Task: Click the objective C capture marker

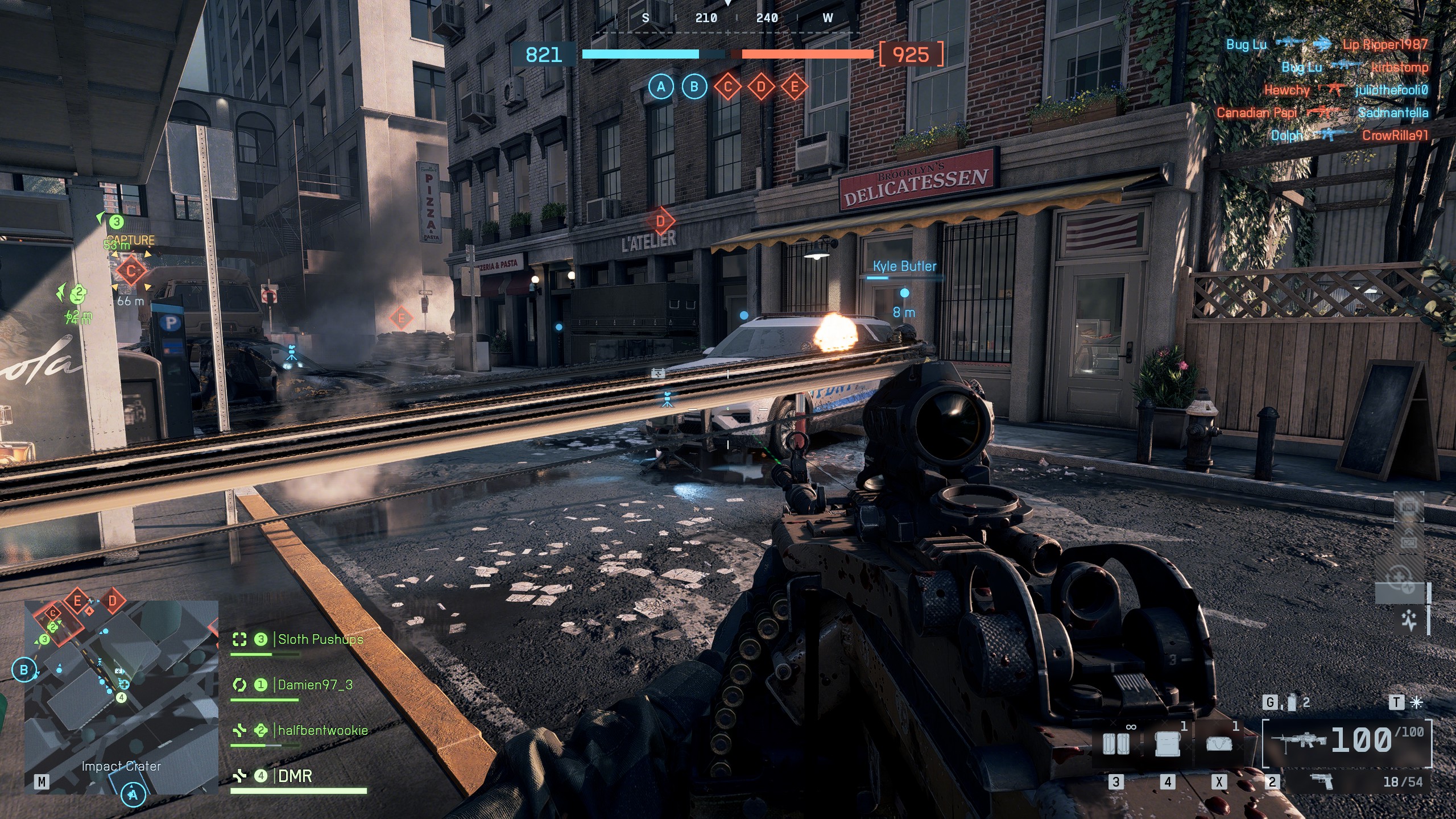Action: coord(131,271)
